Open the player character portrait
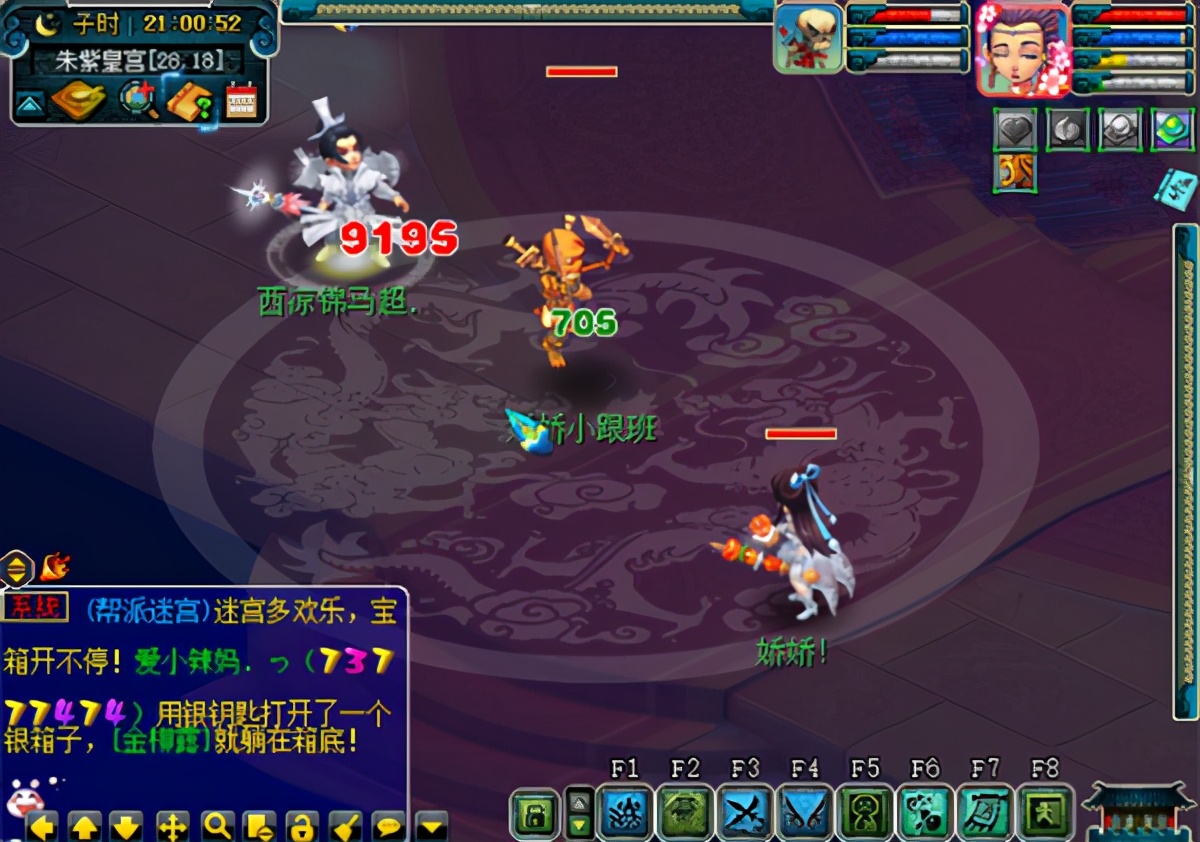The height and width of the screenshot is (842, 1200). pyautogui.click(x=1022, y=48)
